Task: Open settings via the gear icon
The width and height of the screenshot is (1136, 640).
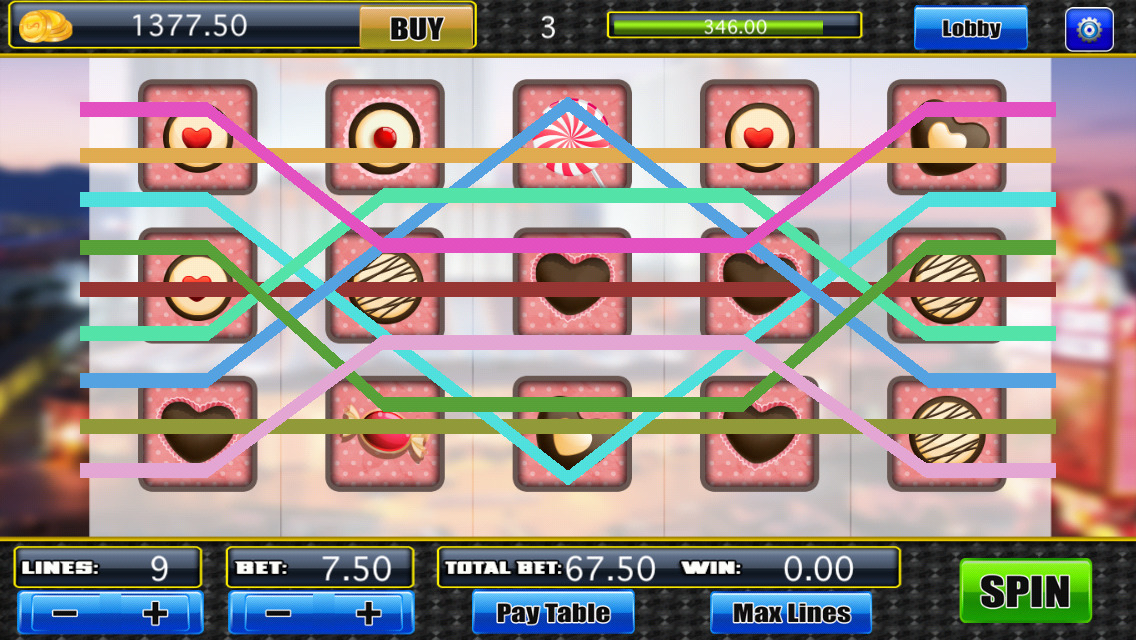Action: [x=1089, y=29]
